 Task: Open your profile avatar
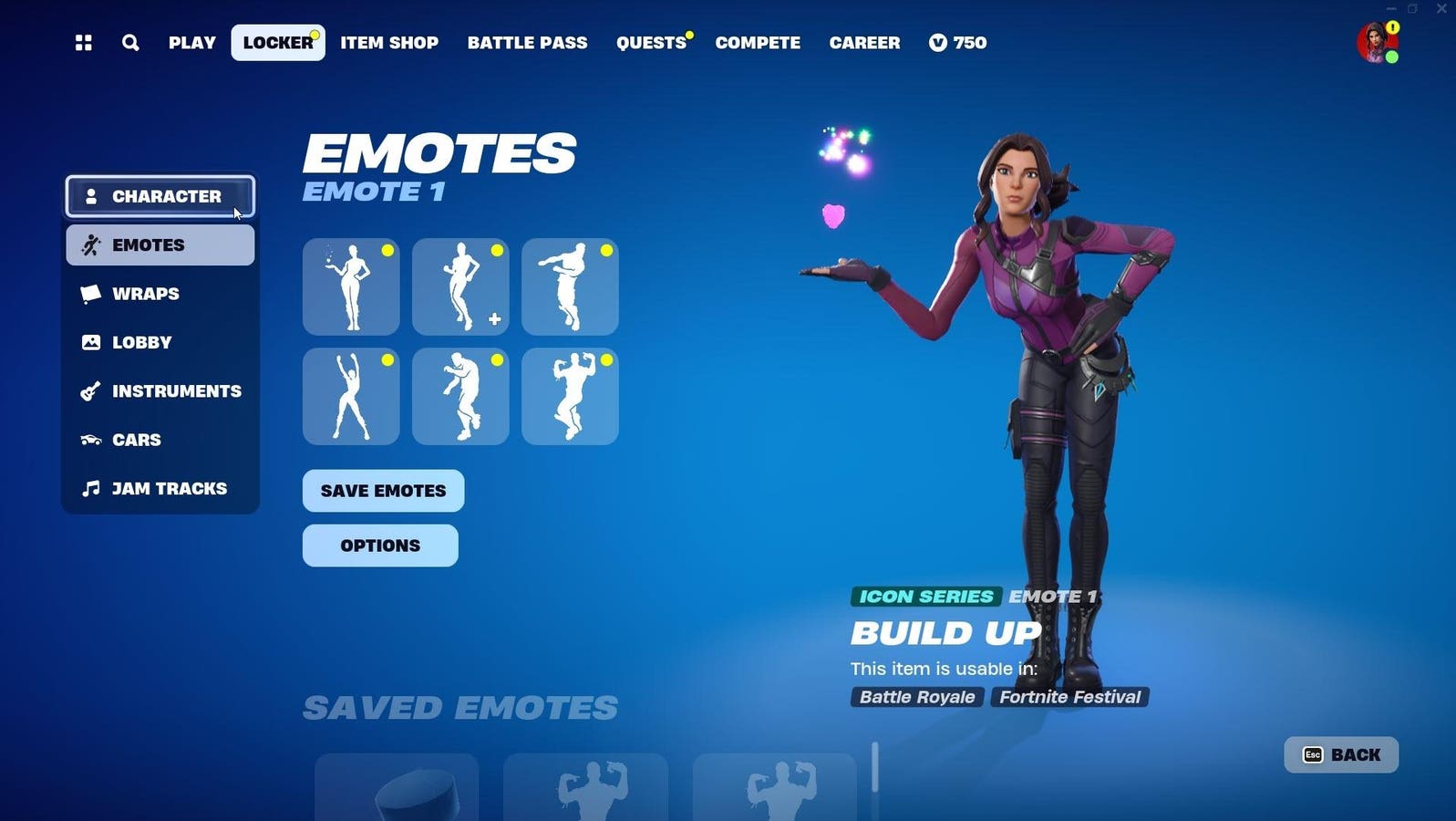pyautogui.click(x=1375, y=43)
